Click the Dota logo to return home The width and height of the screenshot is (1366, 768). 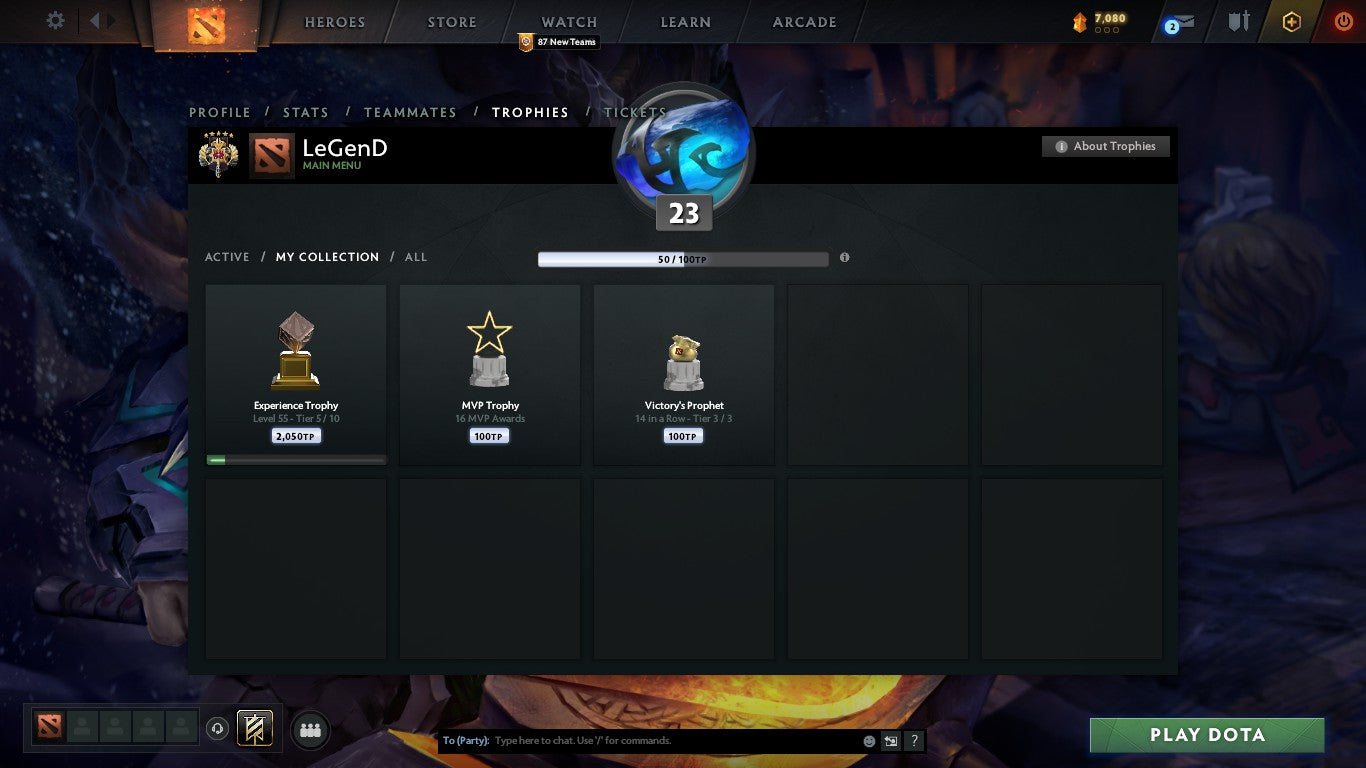pyautogui.click(x=209, y=22)
